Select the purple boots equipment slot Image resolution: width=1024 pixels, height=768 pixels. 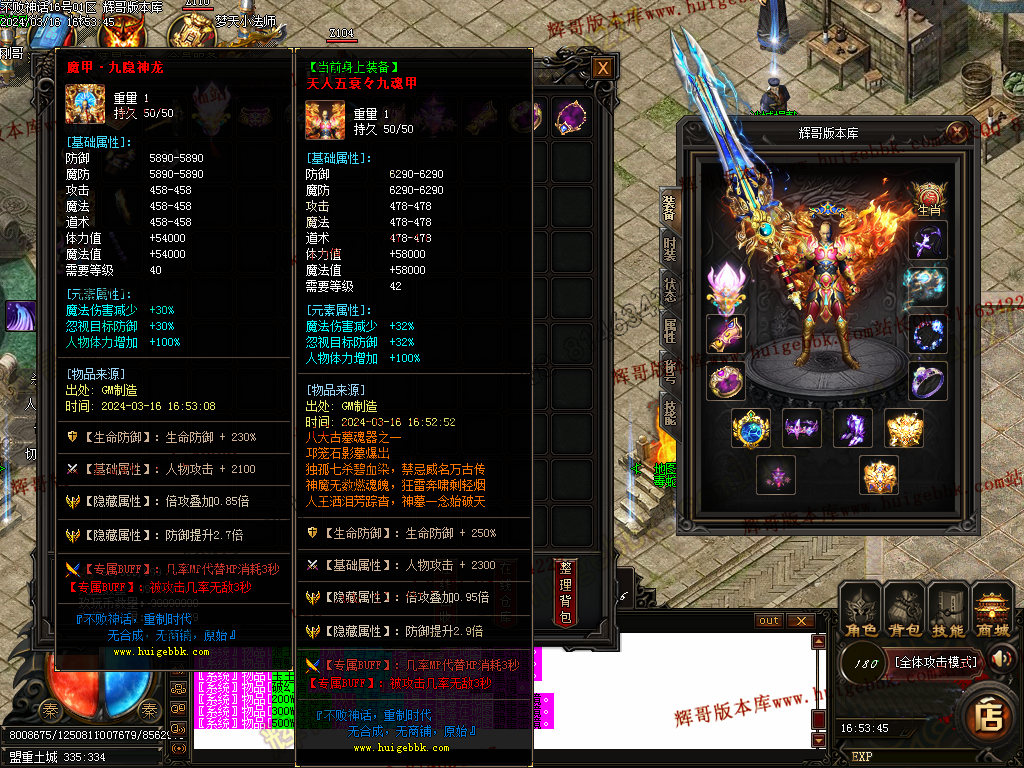pyautogui.click(x=853, y=428)
